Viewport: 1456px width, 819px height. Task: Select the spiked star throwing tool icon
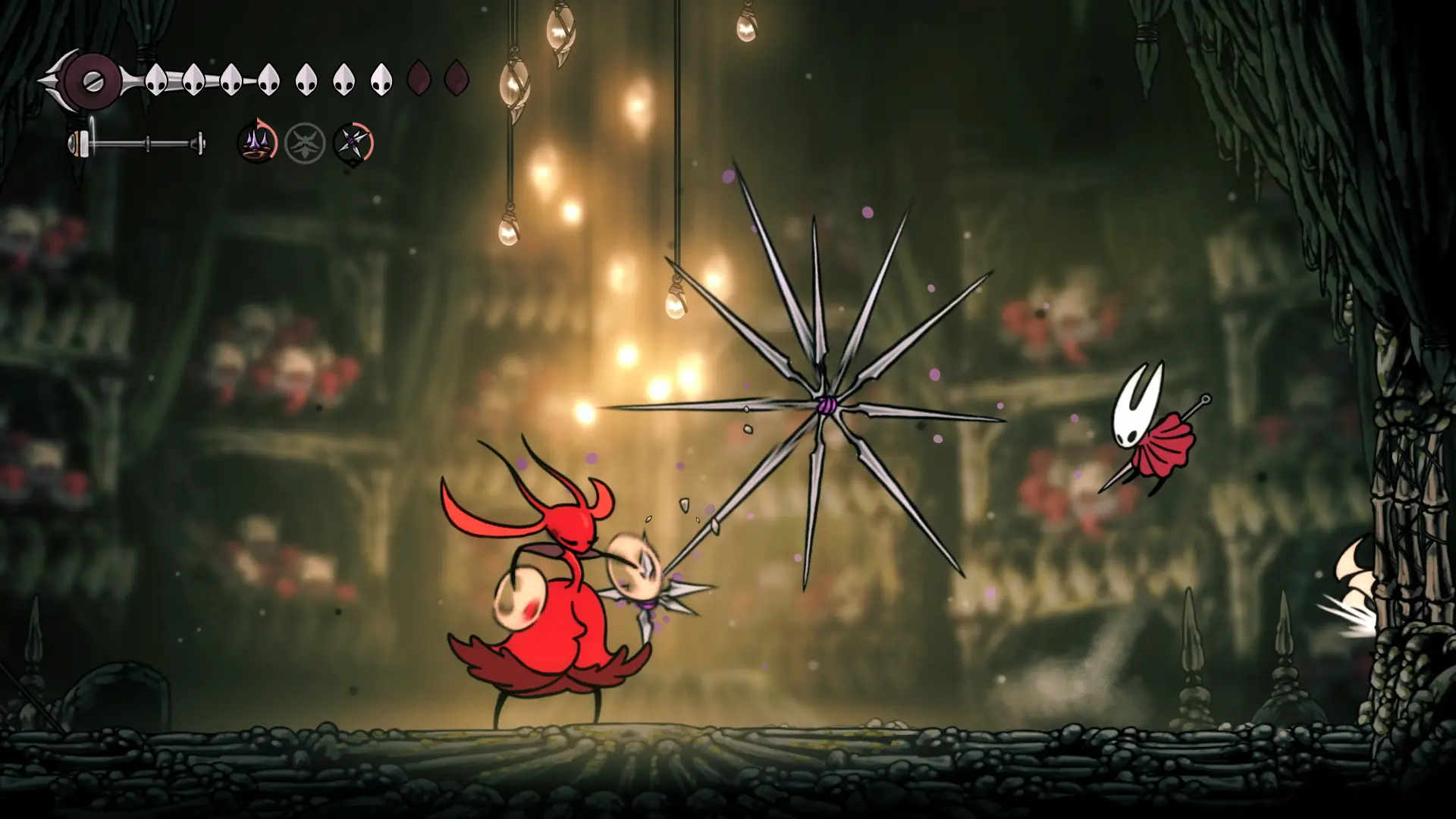[353, 143]
